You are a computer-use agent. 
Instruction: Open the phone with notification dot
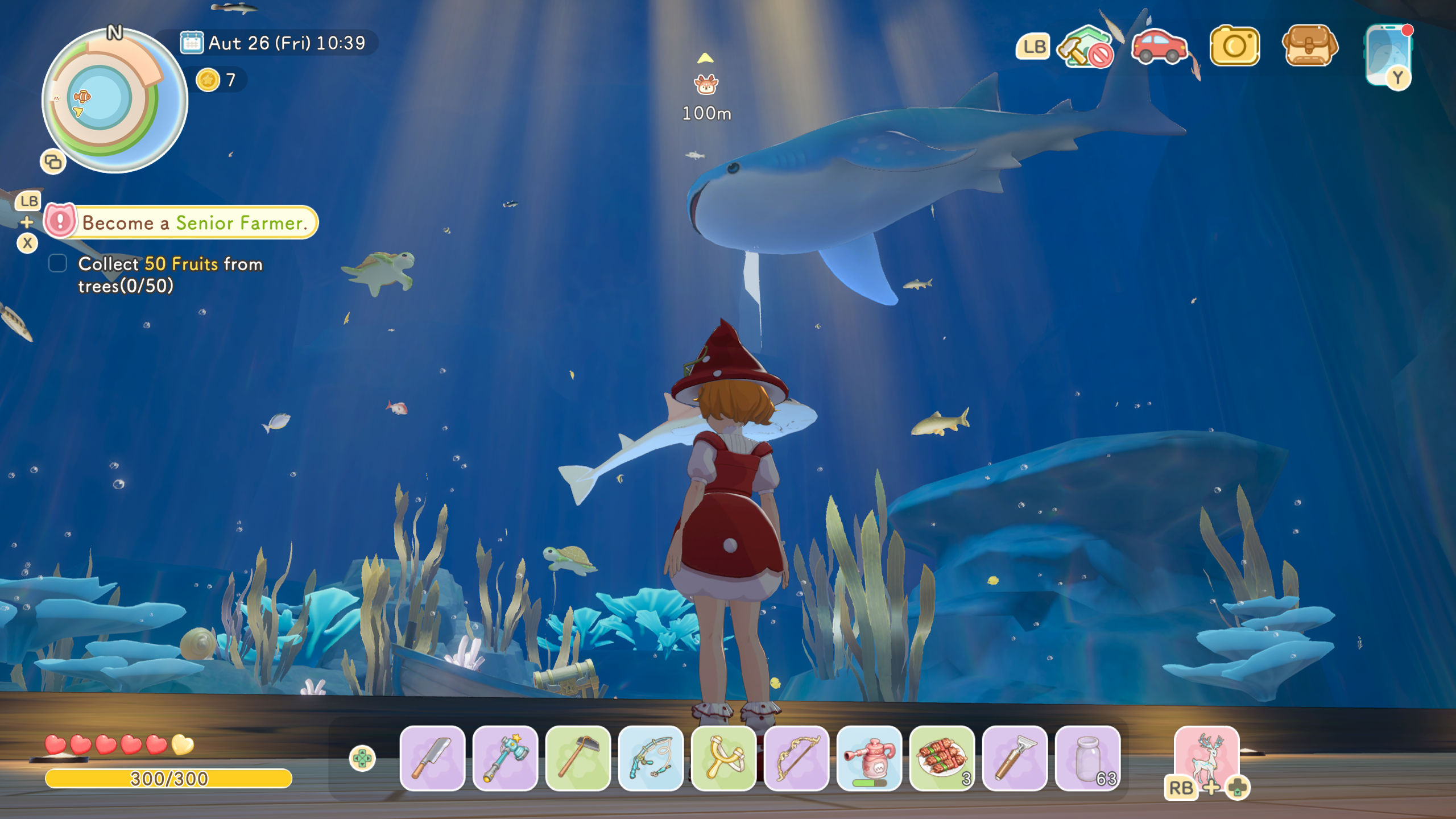pyautogui.click(x=1390, y=54)
